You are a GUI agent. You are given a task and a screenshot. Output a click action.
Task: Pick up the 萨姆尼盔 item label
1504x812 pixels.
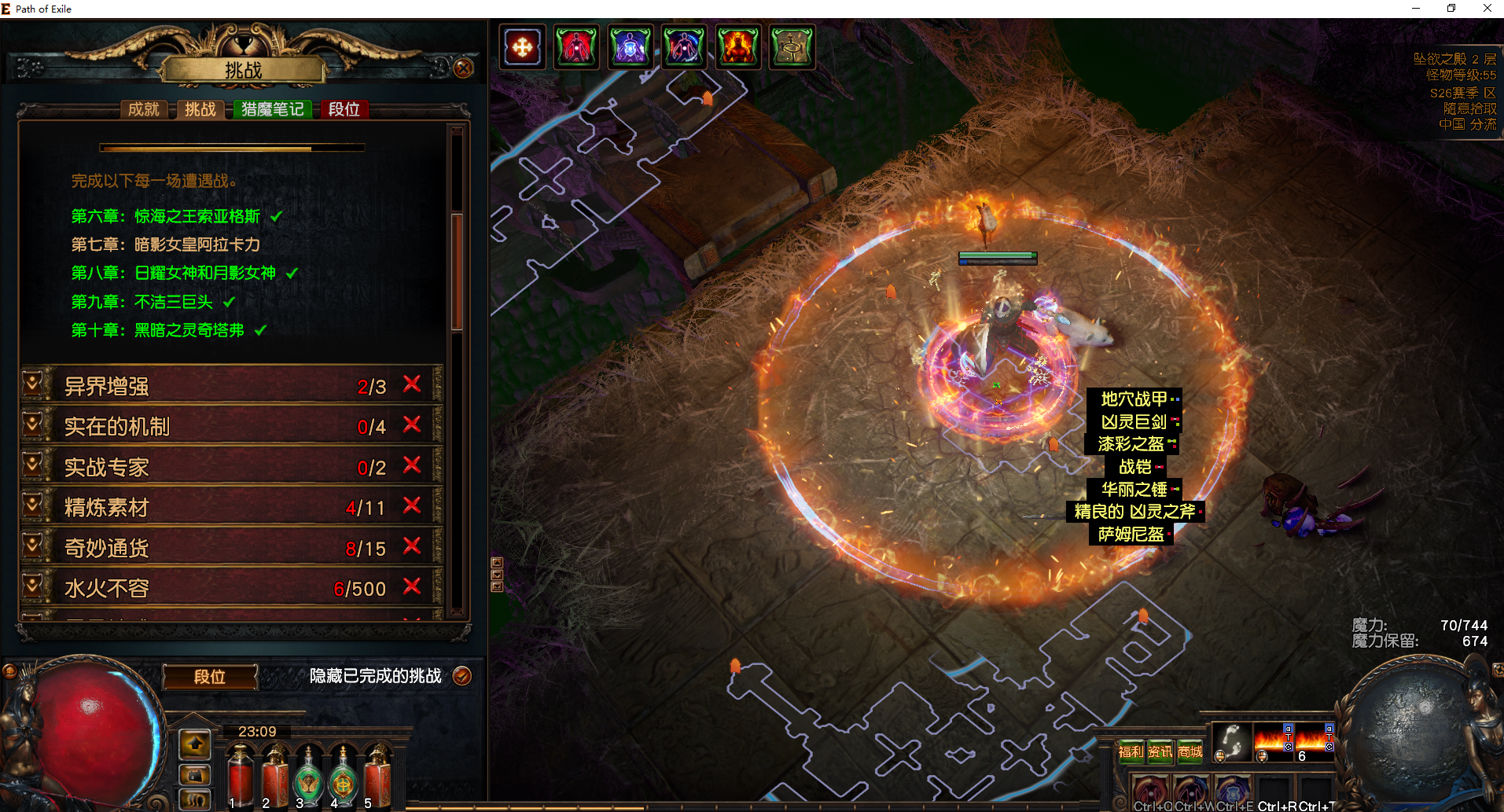[1131, 535]
